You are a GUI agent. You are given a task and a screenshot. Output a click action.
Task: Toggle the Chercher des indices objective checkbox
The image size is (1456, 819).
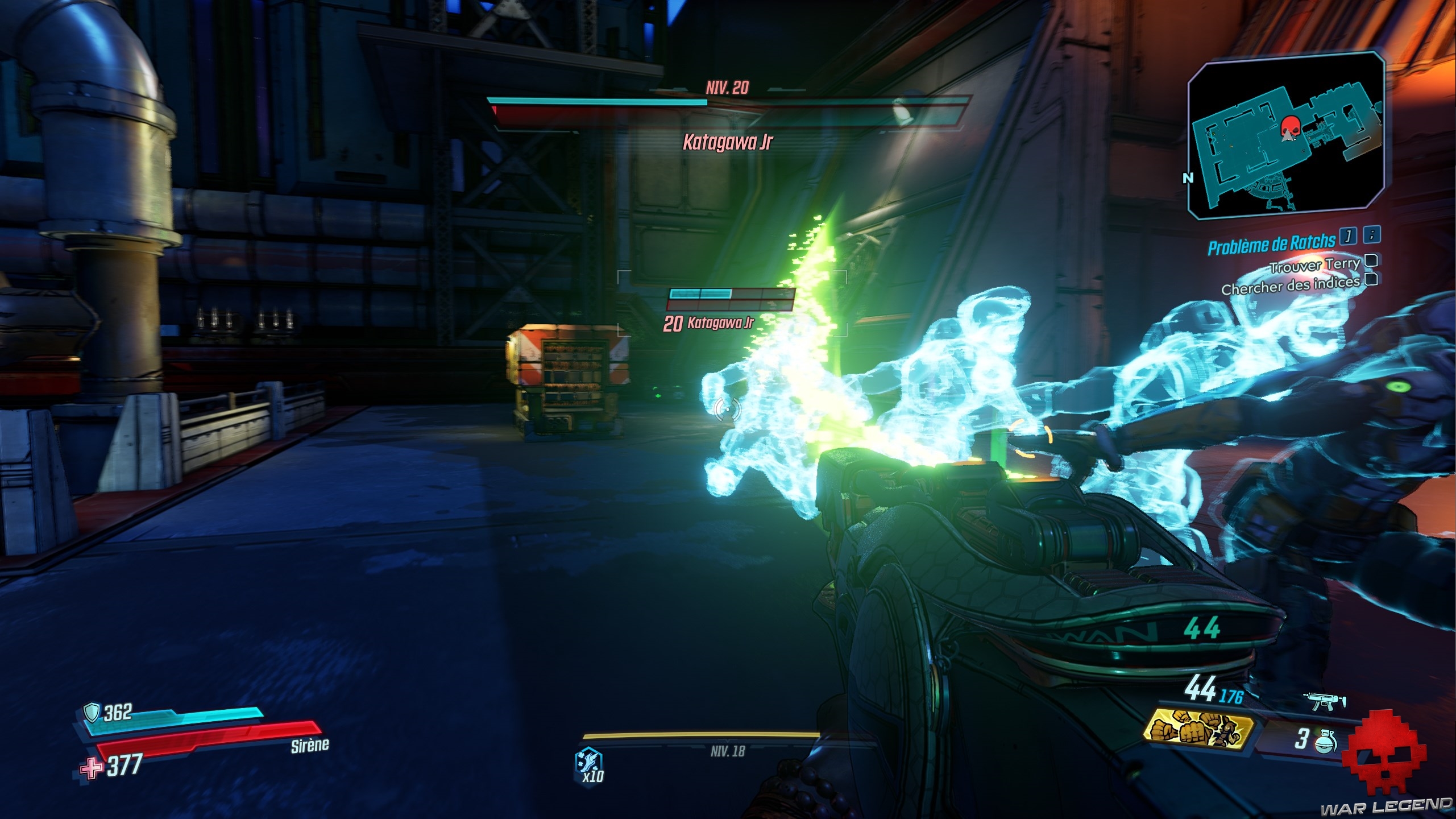pos(1371,279)
